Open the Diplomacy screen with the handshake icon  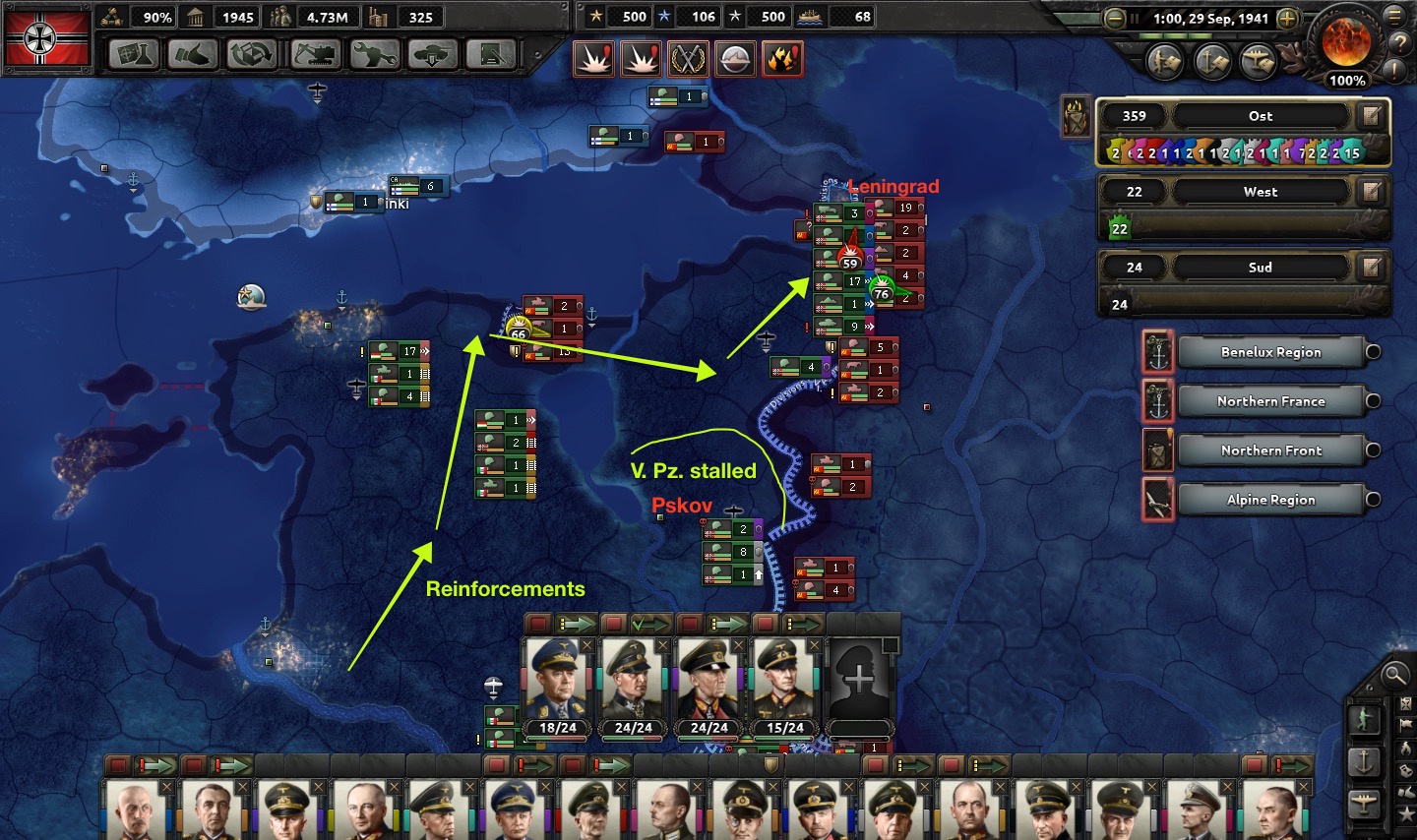pos(191,55)
